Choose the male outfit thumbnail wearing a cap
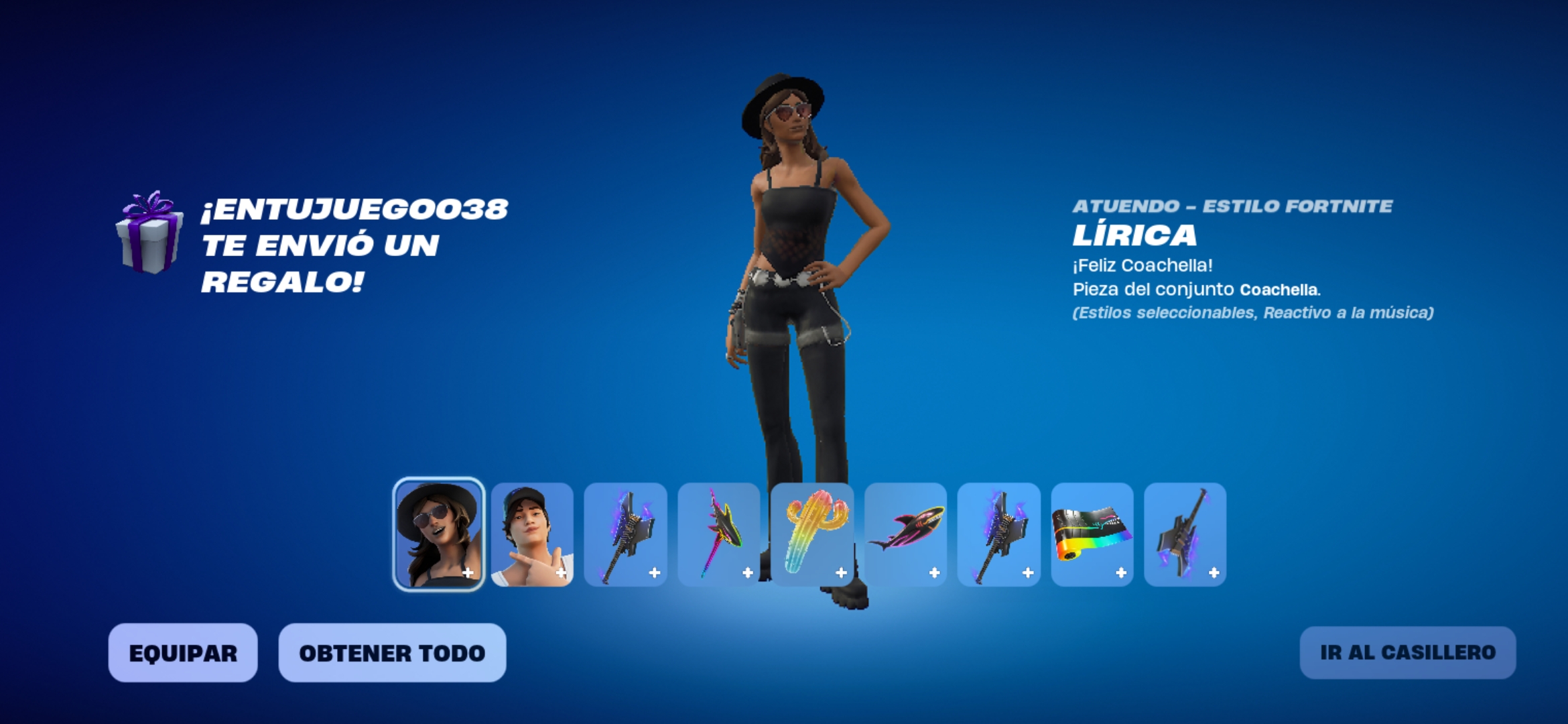The width and height of the screenshot is (1568, 724). (x=532, y=534)
